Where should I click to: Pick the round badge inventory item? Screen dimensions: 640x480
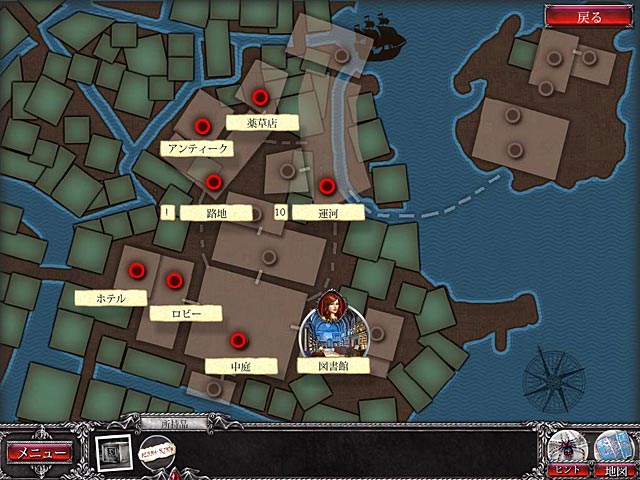coord(157,454)
